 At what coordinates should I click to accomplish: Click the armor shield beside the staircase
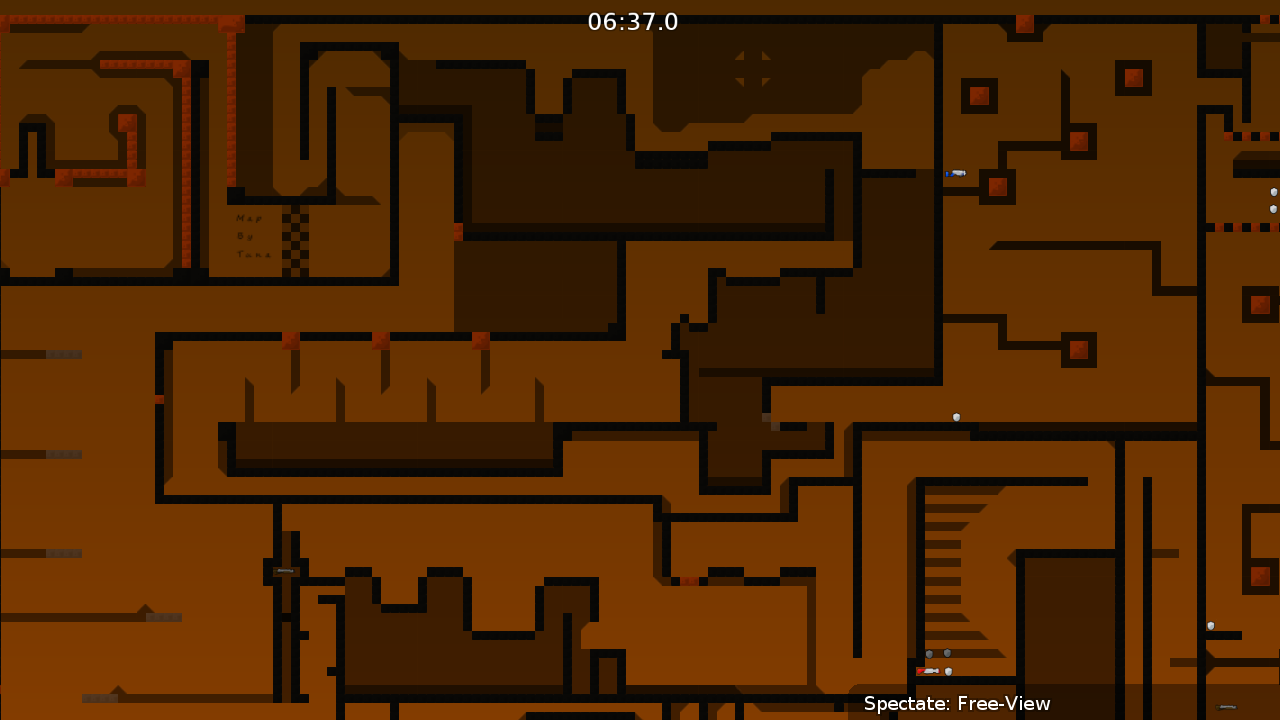(930, 653)
